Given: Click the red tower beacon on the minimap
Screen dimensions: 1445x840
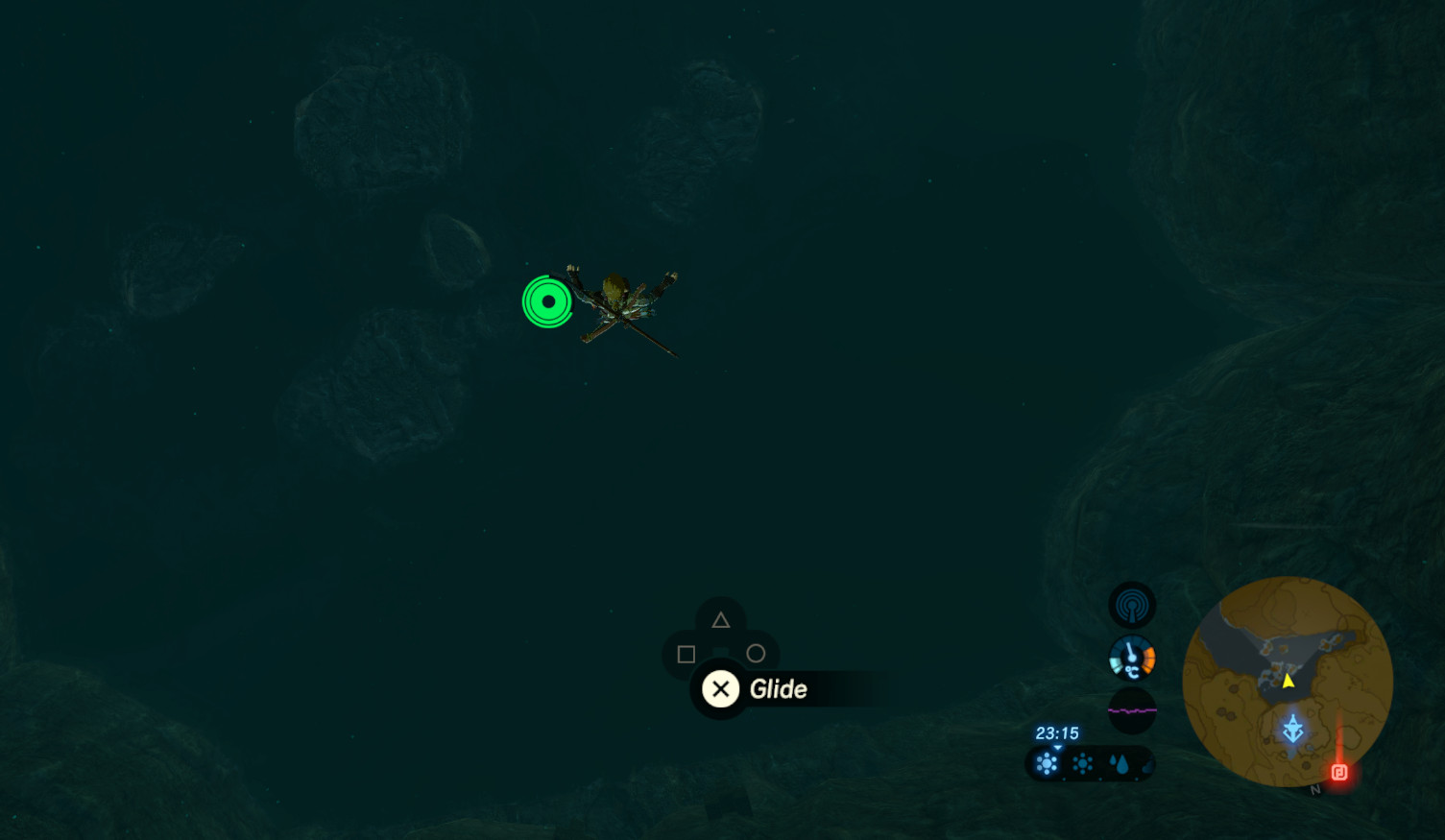Looking at the screenshot, I should (x=1337, y=772).
